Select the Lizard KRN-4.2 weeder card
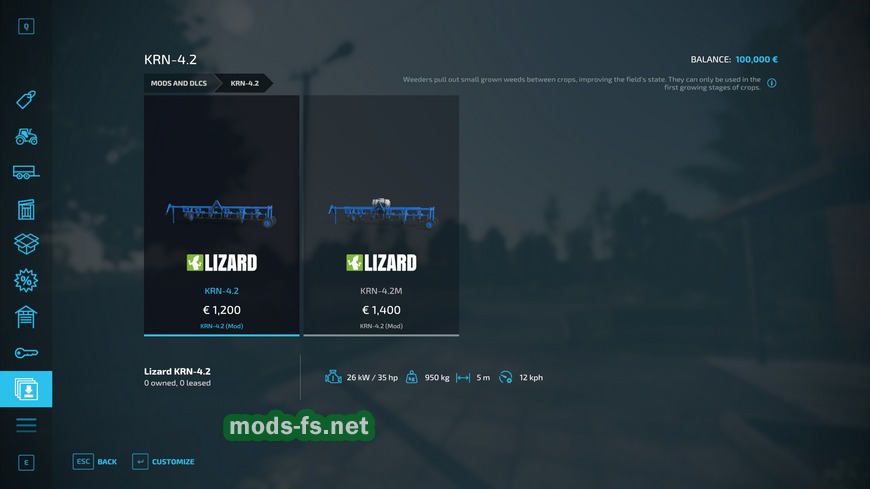The image size is (870, 489). 221,215
